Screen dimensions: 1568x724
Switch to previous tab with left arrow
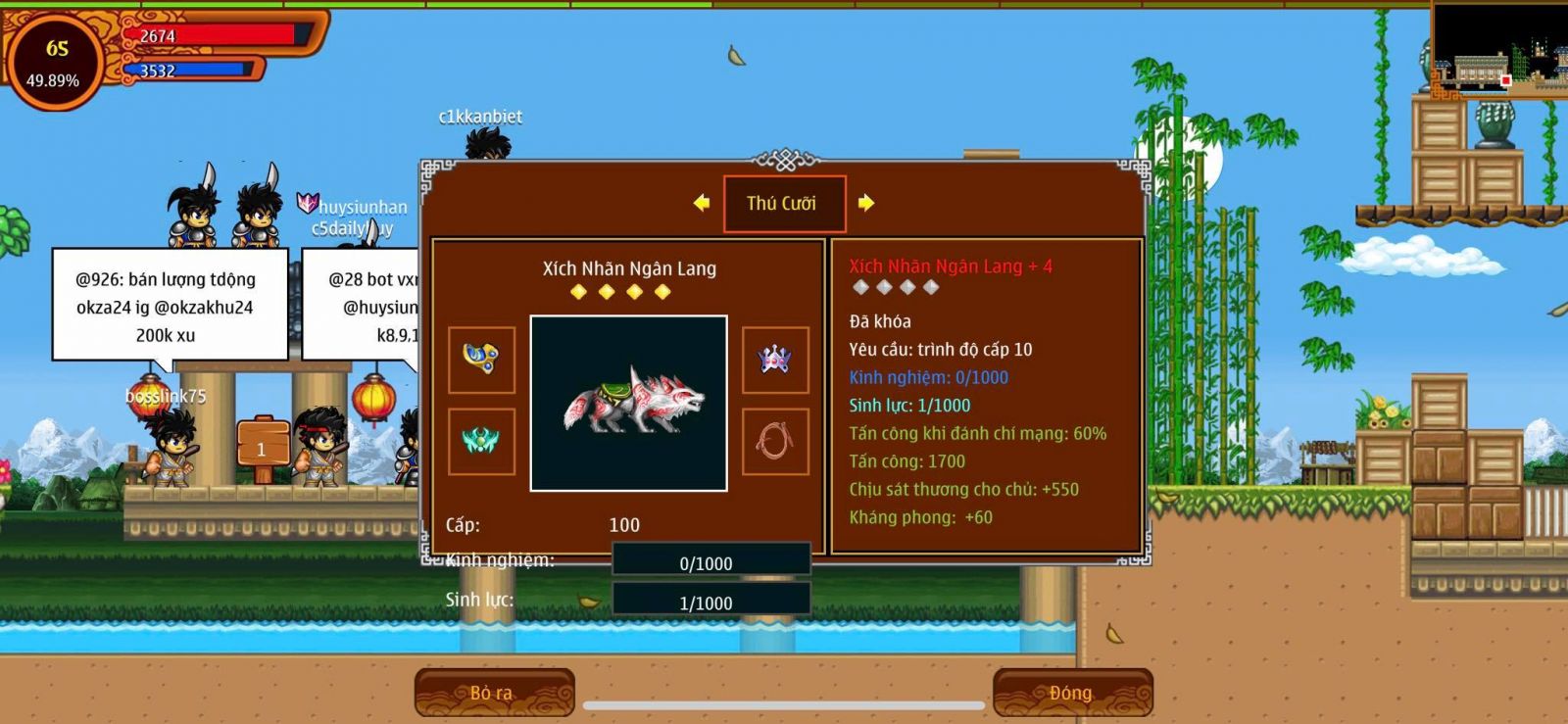702,203
